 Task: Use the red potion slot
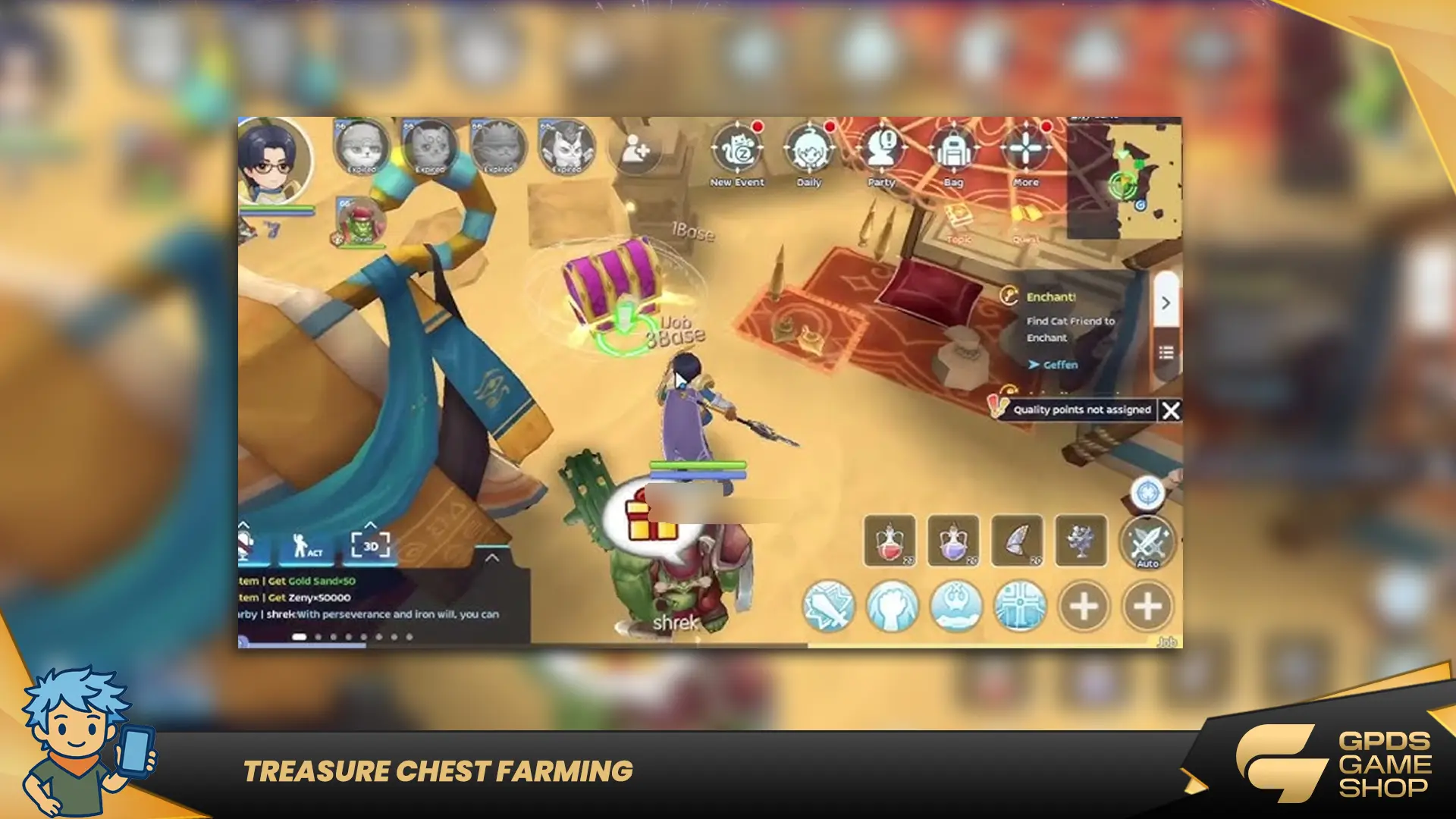(890, 541)
